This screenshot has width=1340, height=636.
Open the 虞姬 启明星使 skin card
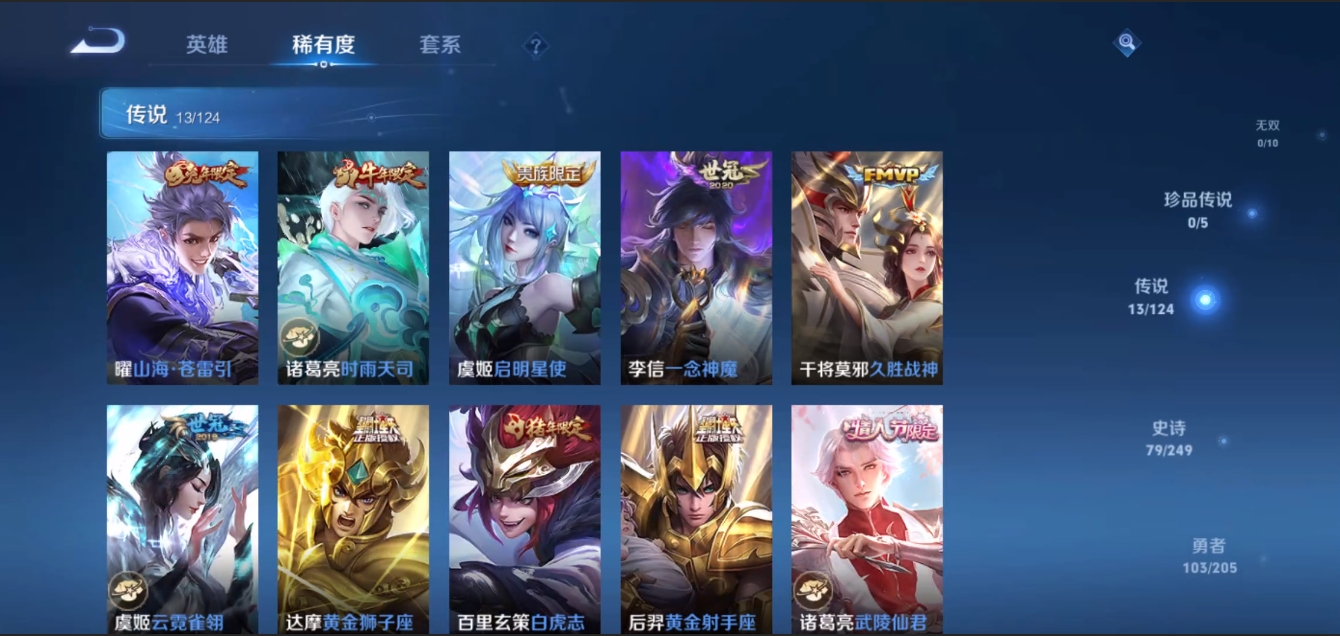[x=524, y=267]
